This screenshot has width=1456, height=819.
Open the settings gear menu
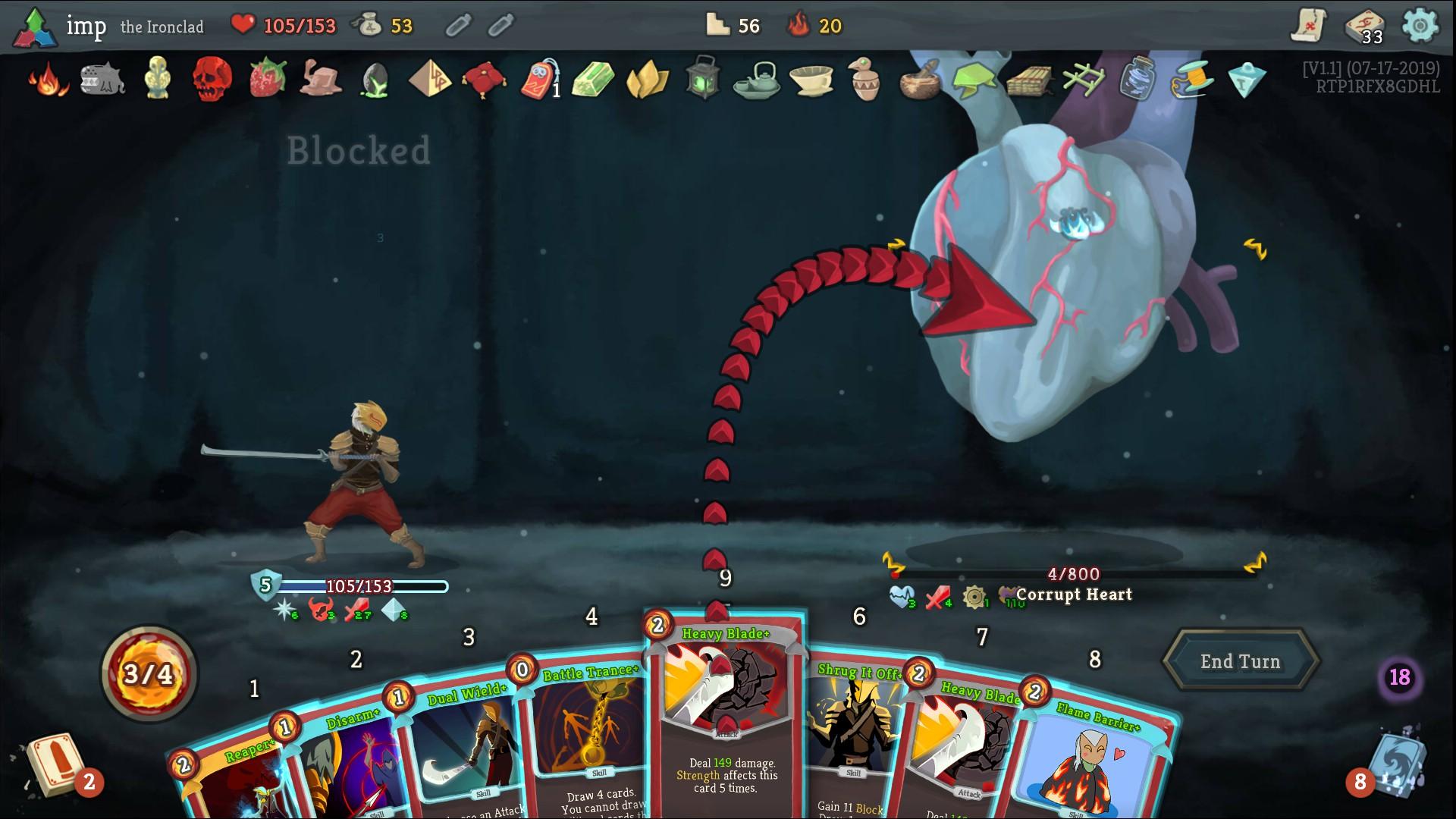tap(1420, 26)
